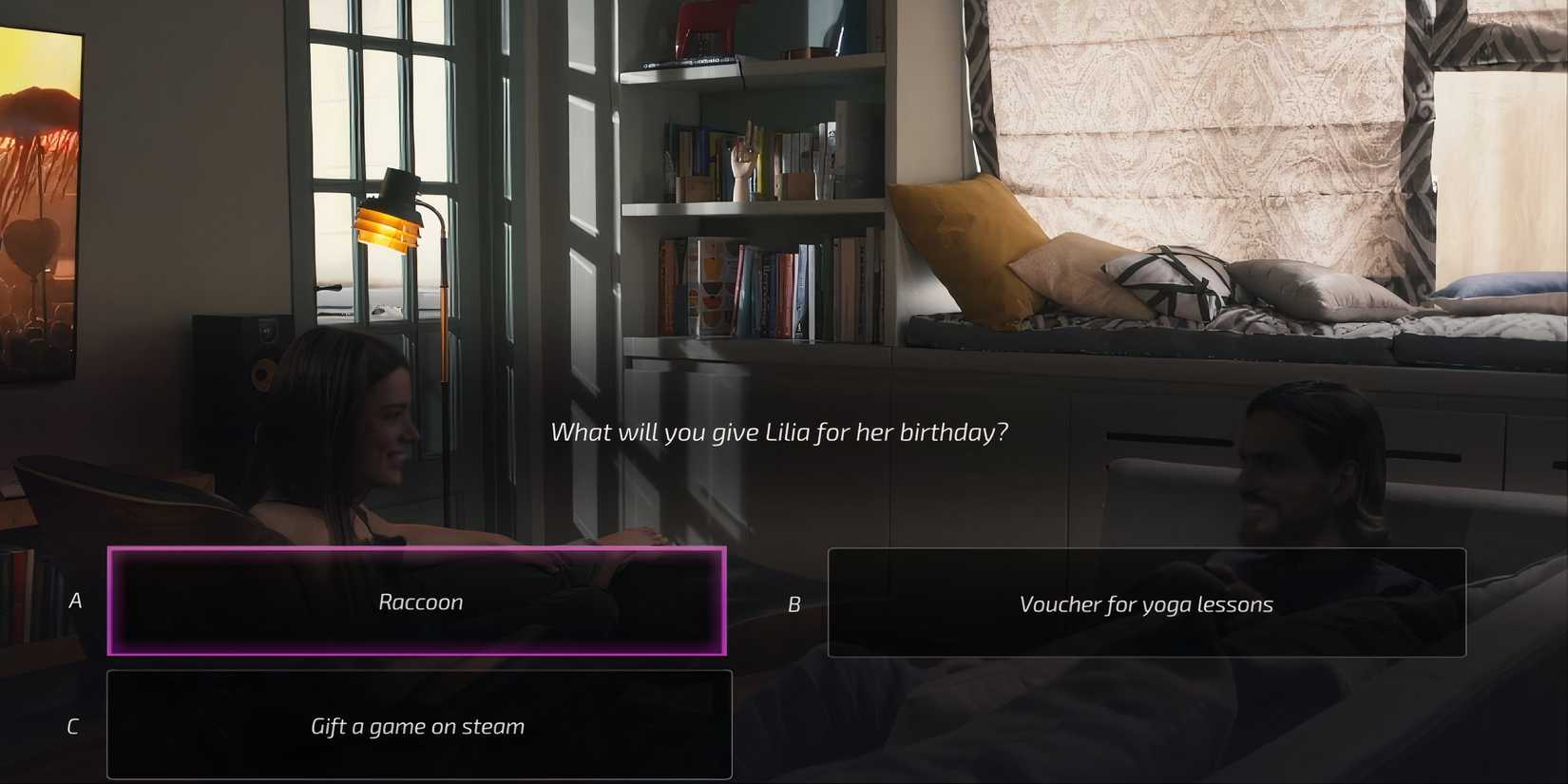1568x784 pixels.
Task: Click the letter A option label
Action: pos(74,601)
